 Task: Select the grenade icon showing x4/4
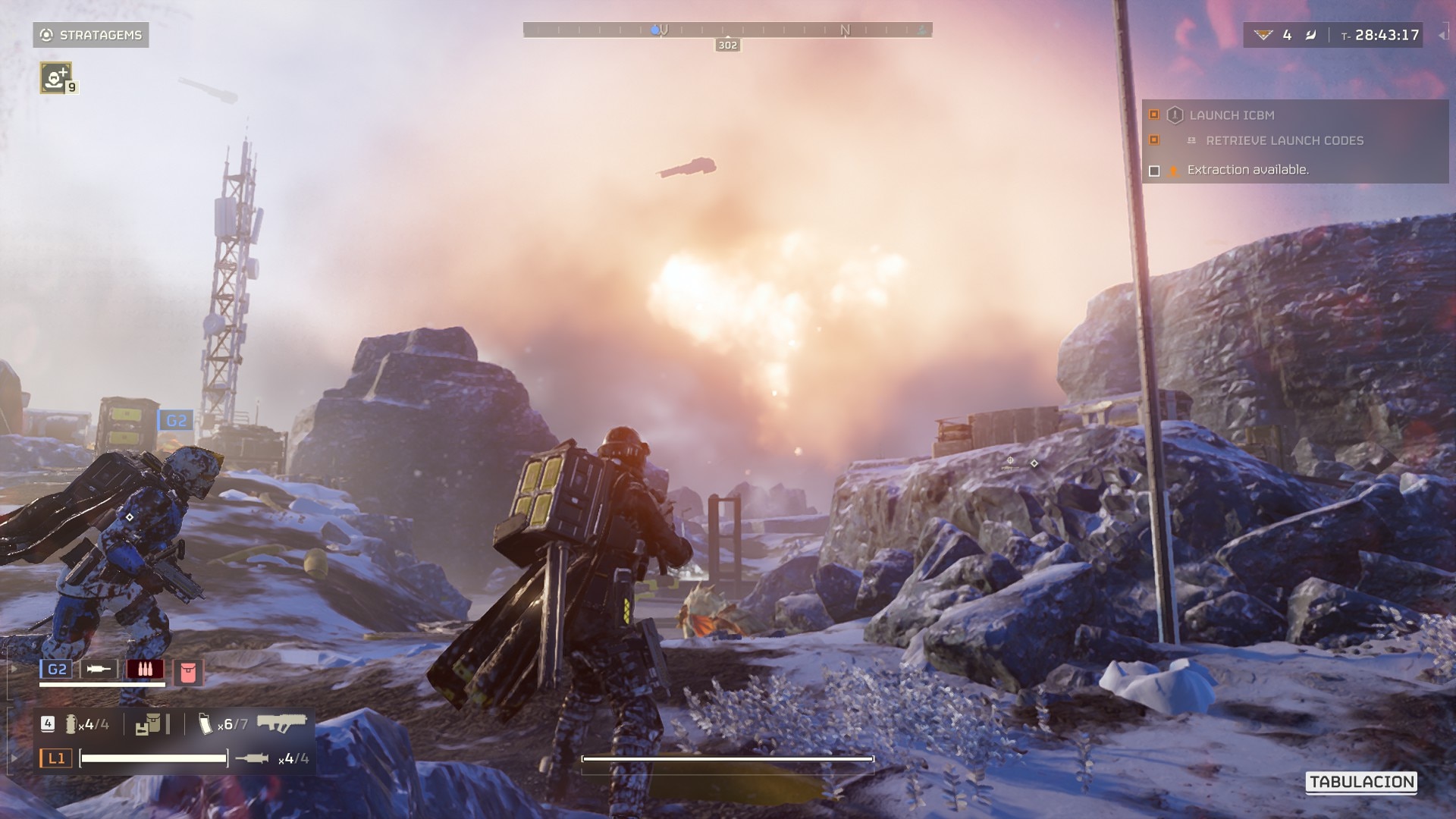tap(71, 725)
